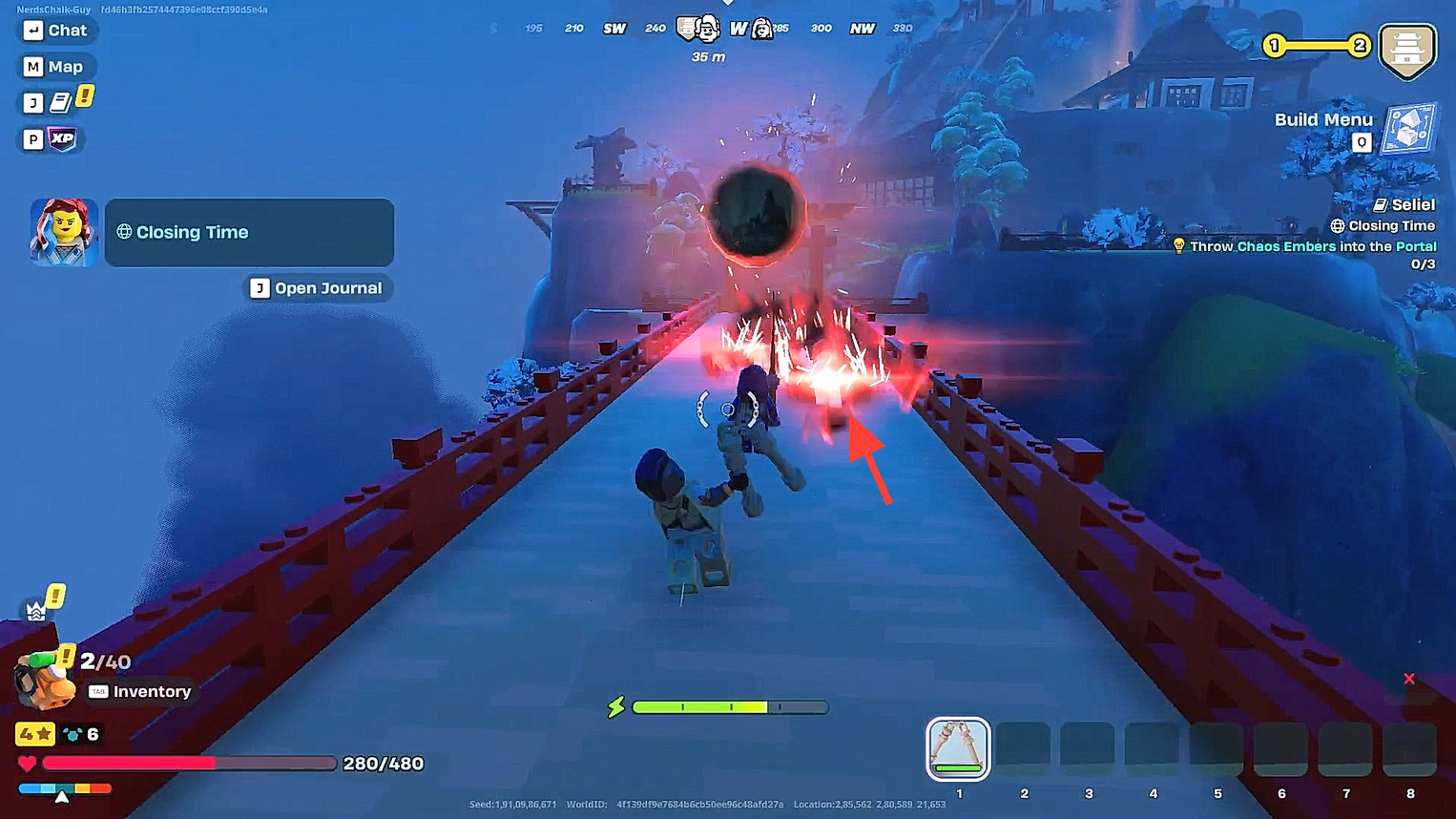Open the XP progress menu
Viewport: 1456px width, 819px height.
pos(62,139)
